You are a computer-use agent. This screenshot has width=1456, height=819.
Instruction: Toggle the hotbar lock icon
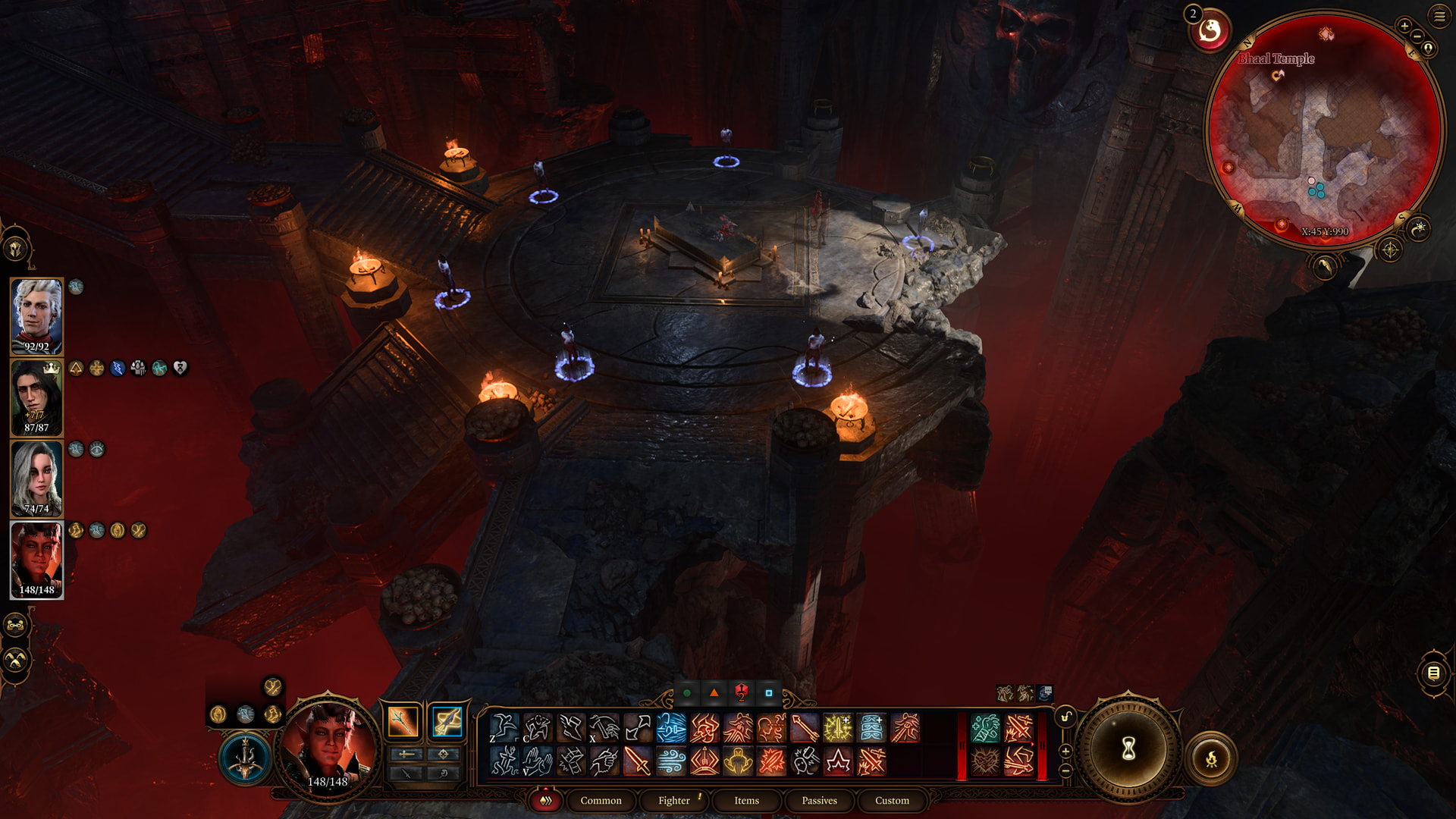click(1065, 717)
